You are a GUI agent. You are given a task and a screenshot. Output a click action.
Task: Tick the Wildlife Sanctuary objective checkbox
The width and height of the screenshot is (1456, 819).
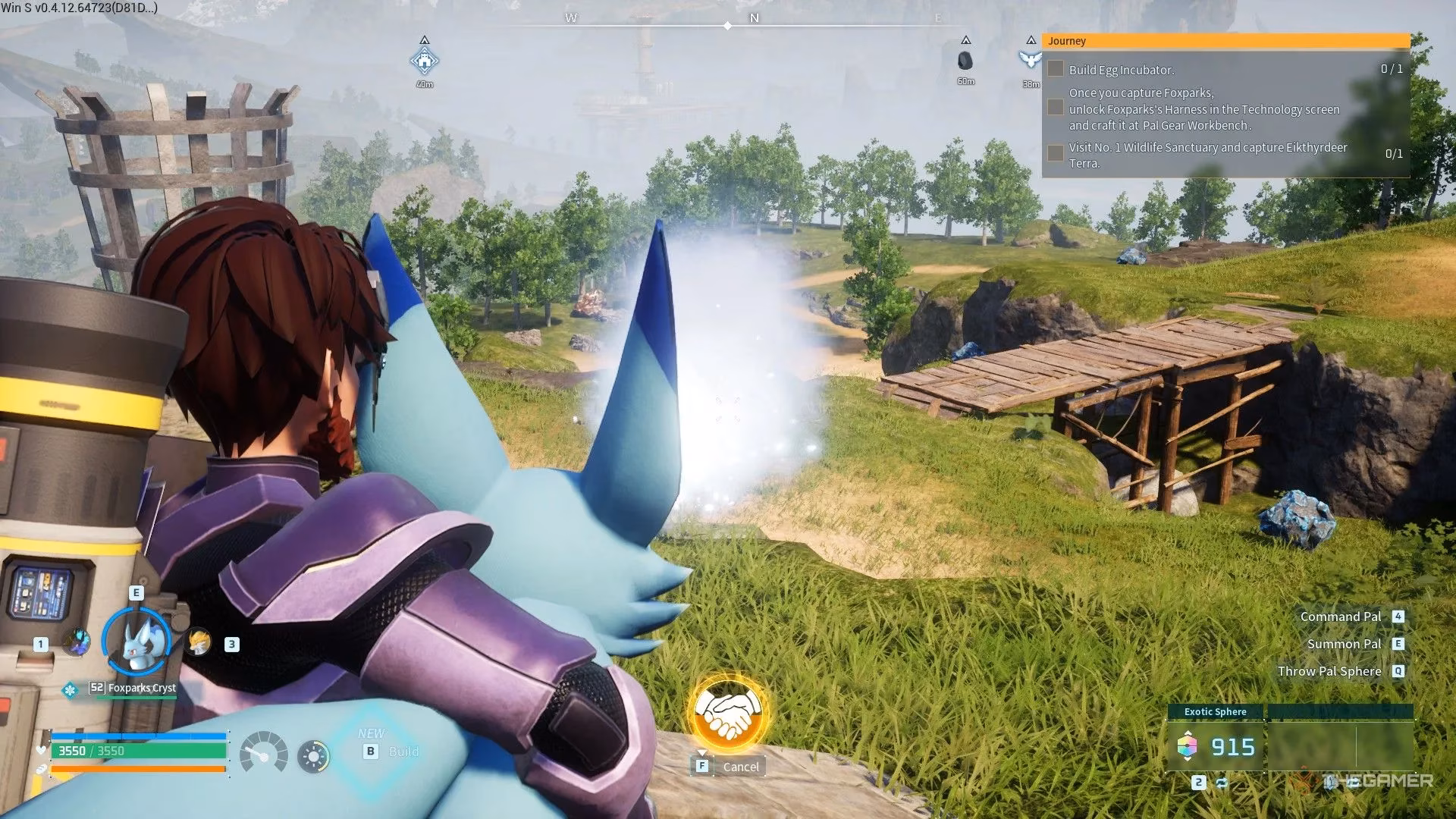click(x=1055, y=153)
